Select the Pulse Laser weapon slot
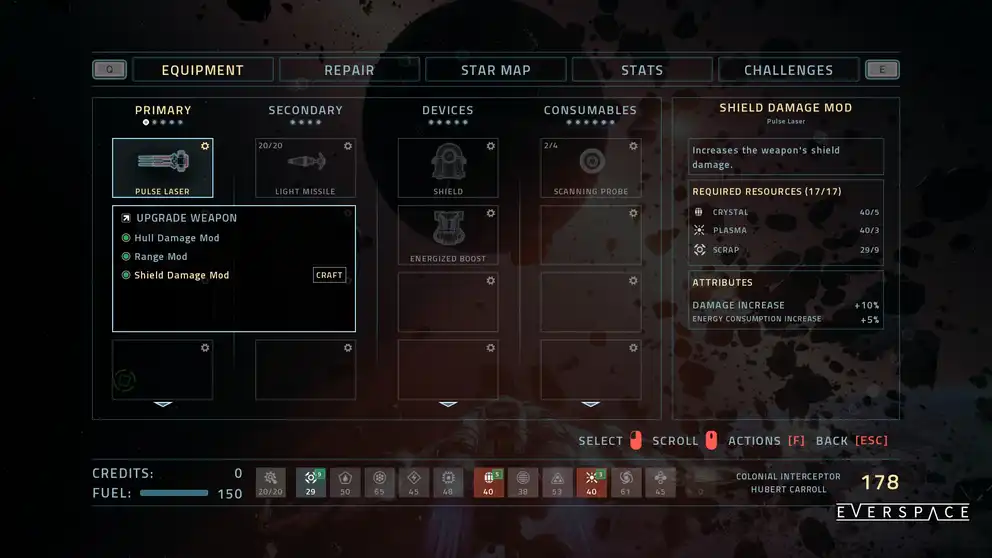992x558 pixels. coord(162,167)
